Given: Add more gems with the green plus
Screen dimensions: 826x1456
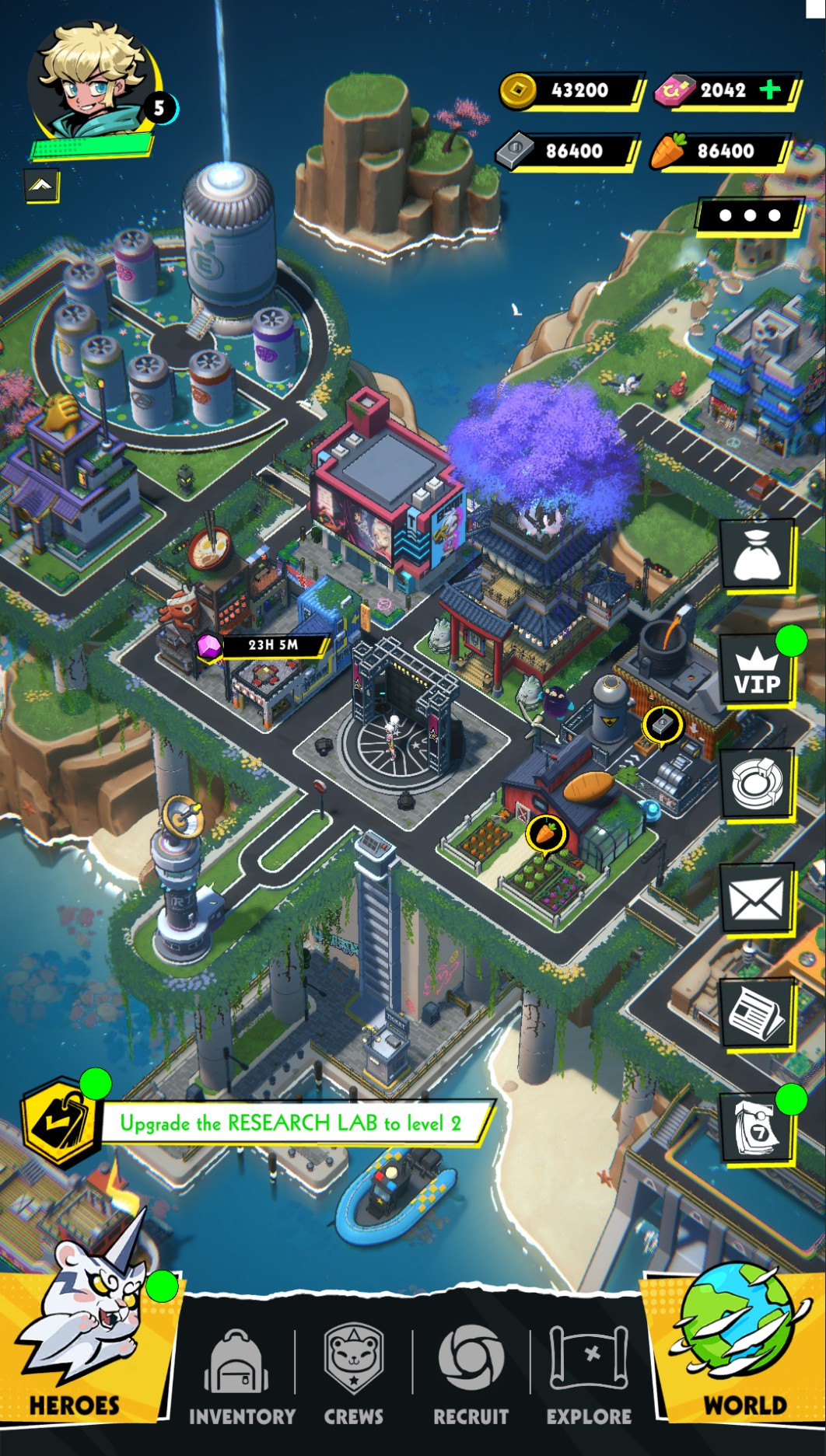Looking at the screenshot, I should tap(770, 90).
